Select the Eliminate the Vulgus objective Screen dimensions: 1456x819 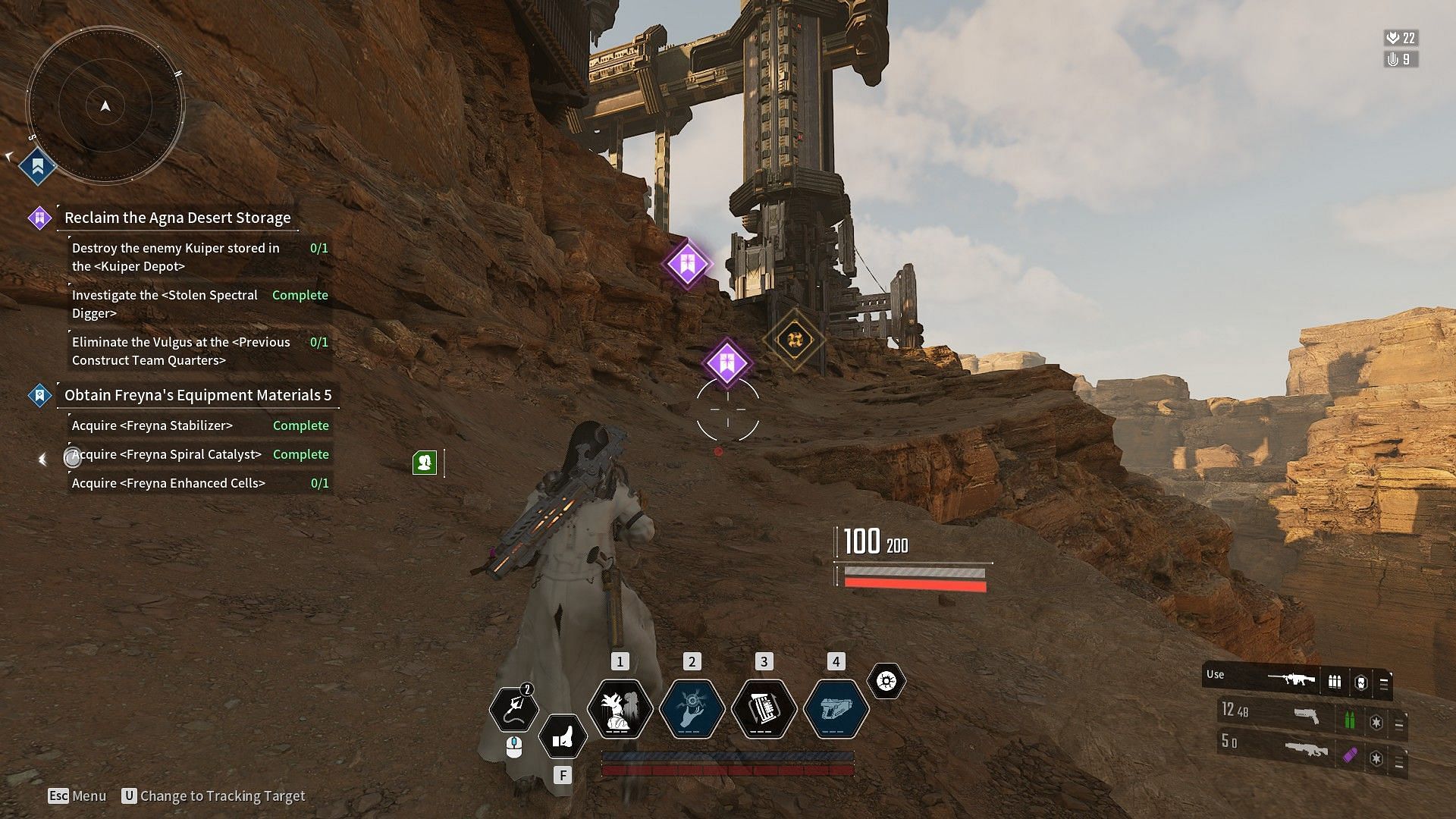click(181, 351)
